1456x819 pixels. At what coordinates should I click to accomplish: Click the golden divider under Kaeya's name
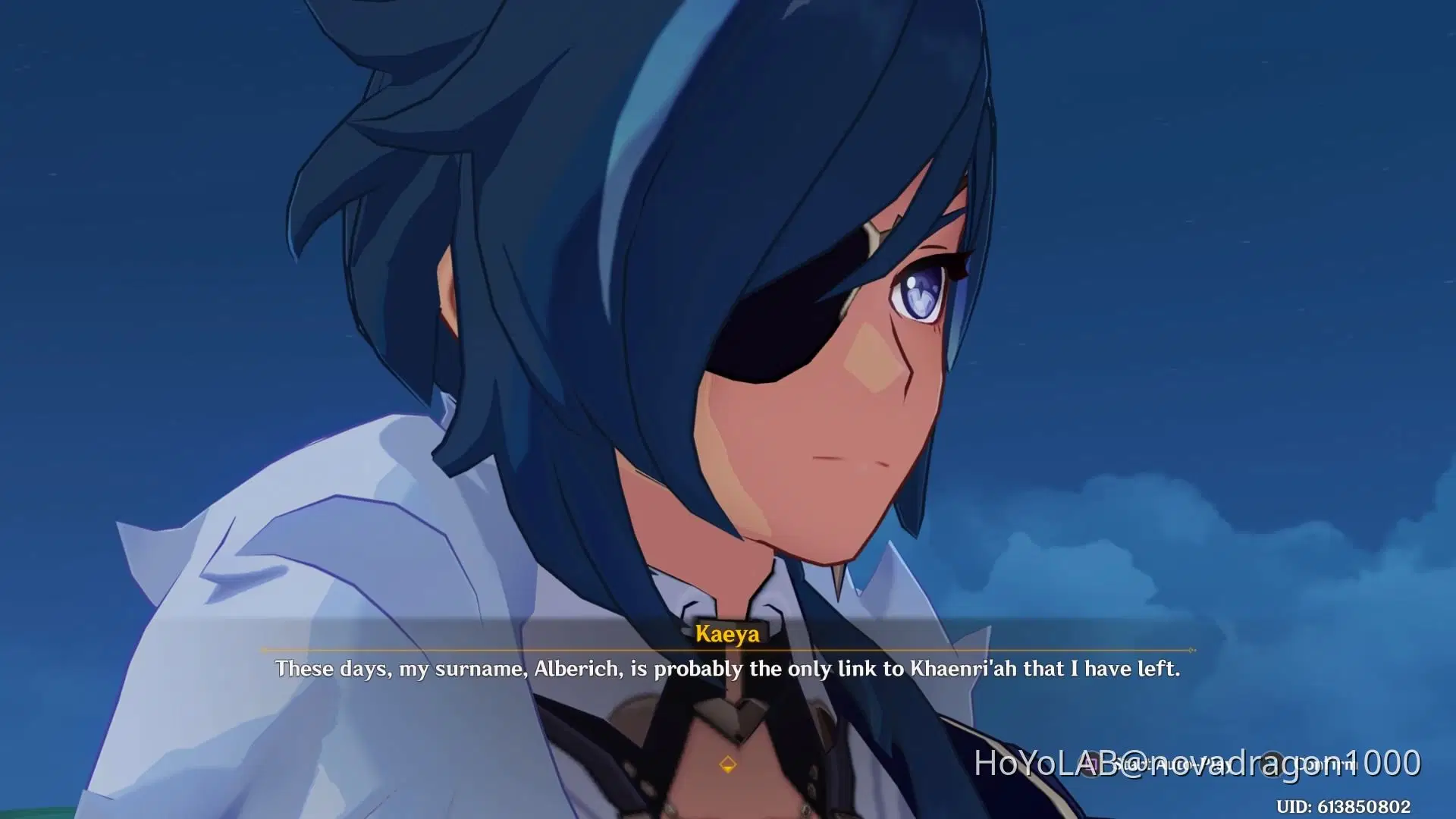tap(728, 650)
